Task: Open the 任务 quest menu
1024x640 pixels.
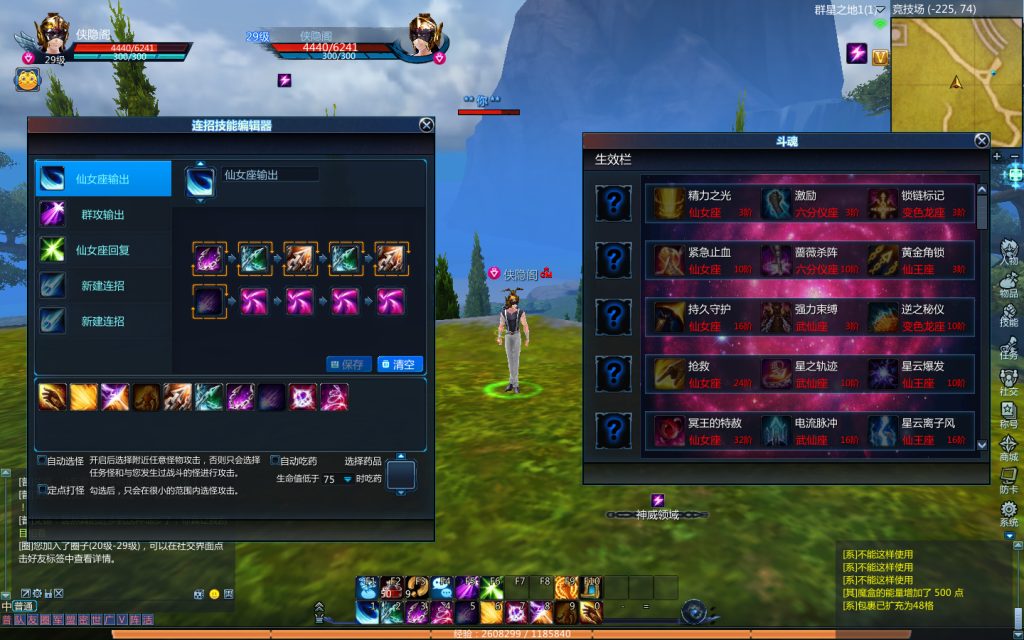Action: click(1009, 347)
